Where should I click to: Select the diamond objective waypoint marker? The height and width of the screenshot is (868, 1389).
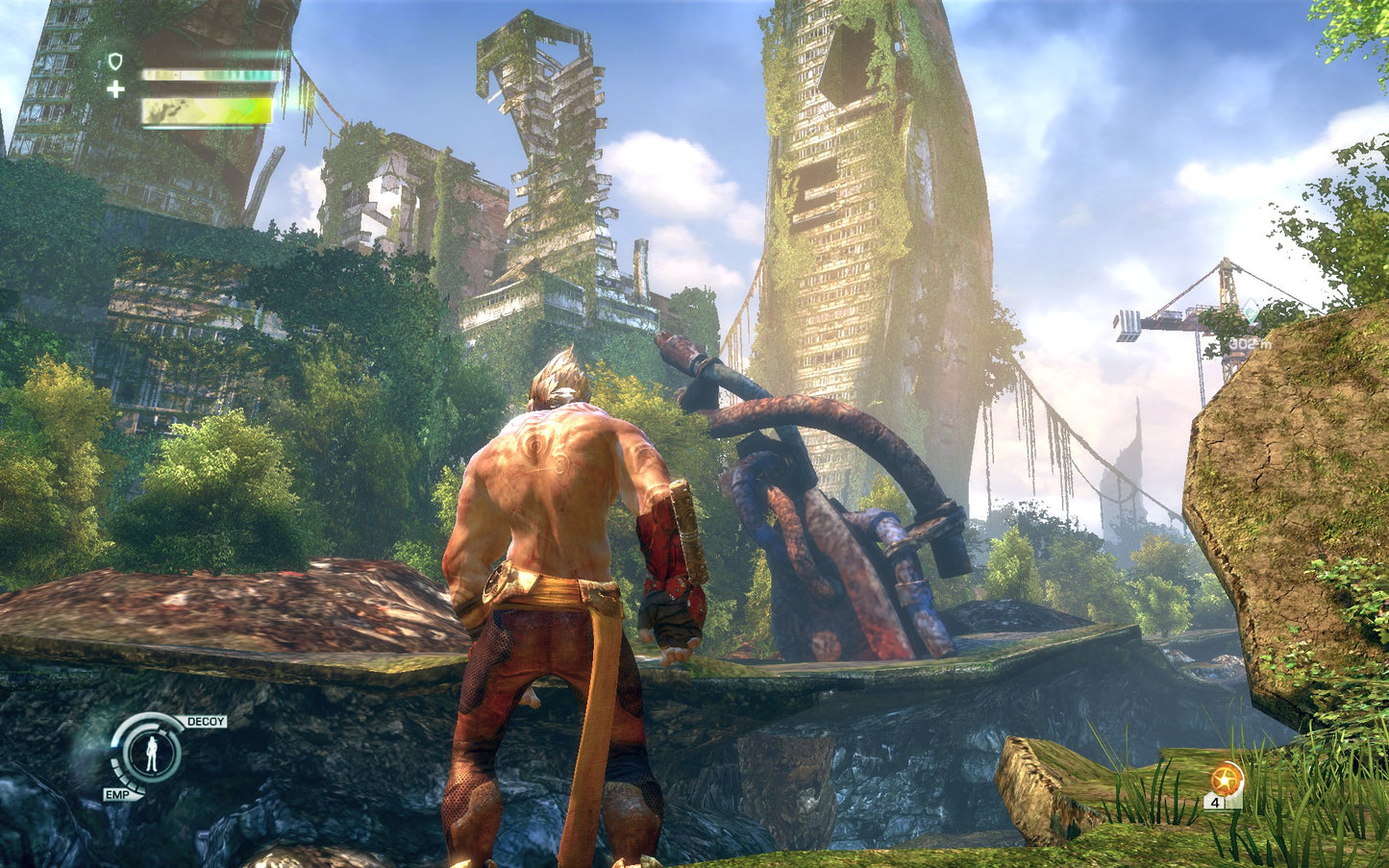[x=1251, y=310]
